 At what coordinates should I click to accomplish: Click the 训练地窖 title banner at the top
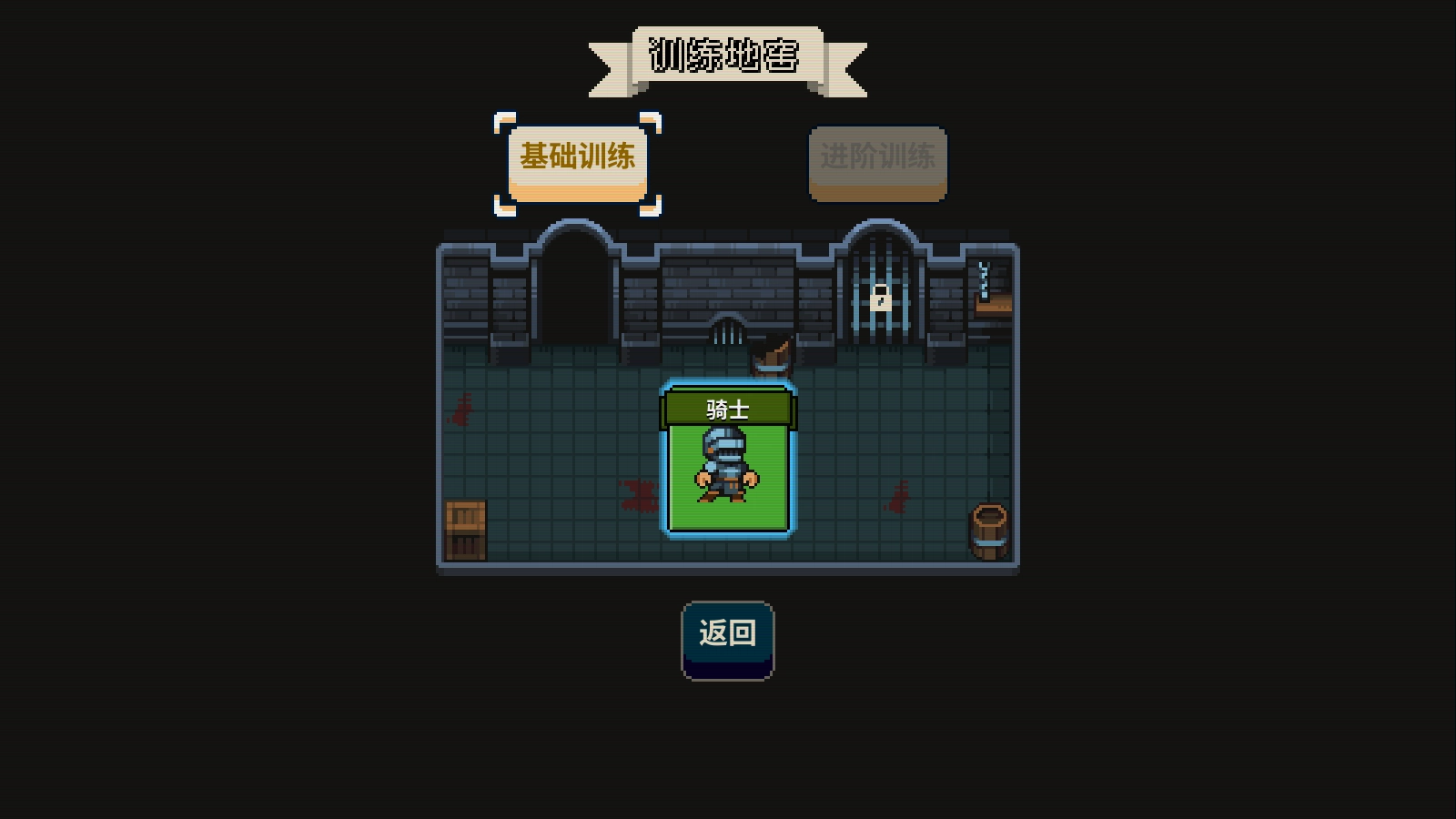pos(726,56)
